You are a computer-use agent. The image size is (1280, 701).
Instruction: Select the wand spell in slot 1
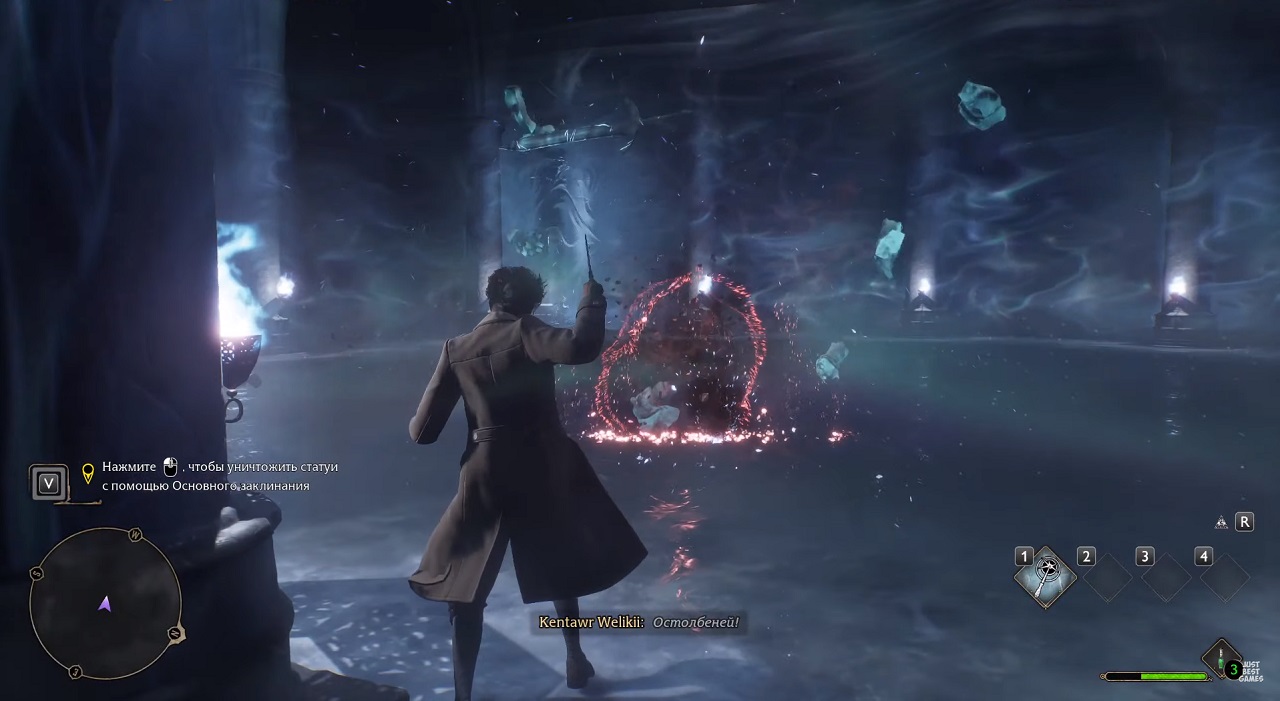point(1046,575)
